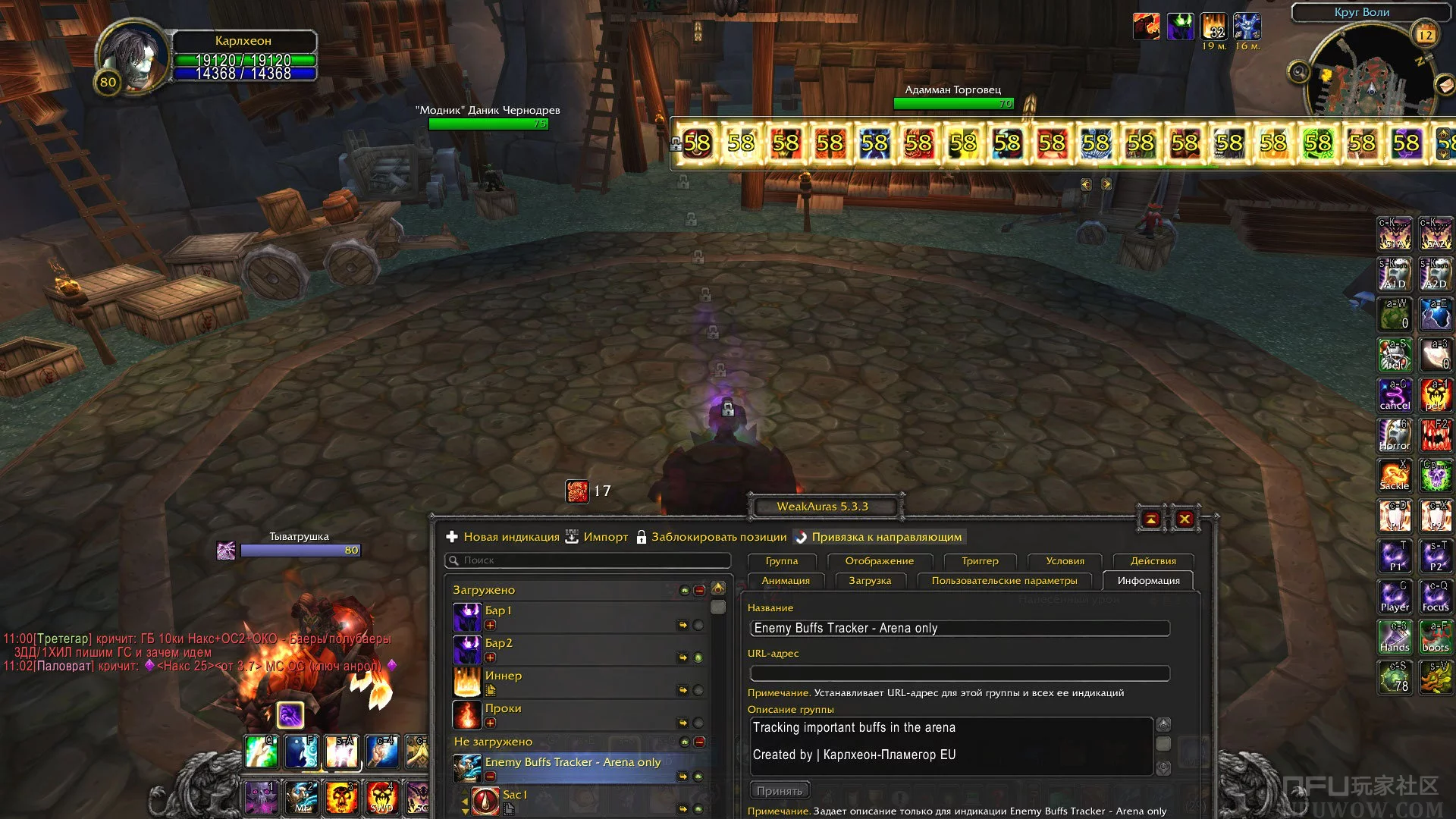Open the Загрузка tab

[x=870, y=581]
